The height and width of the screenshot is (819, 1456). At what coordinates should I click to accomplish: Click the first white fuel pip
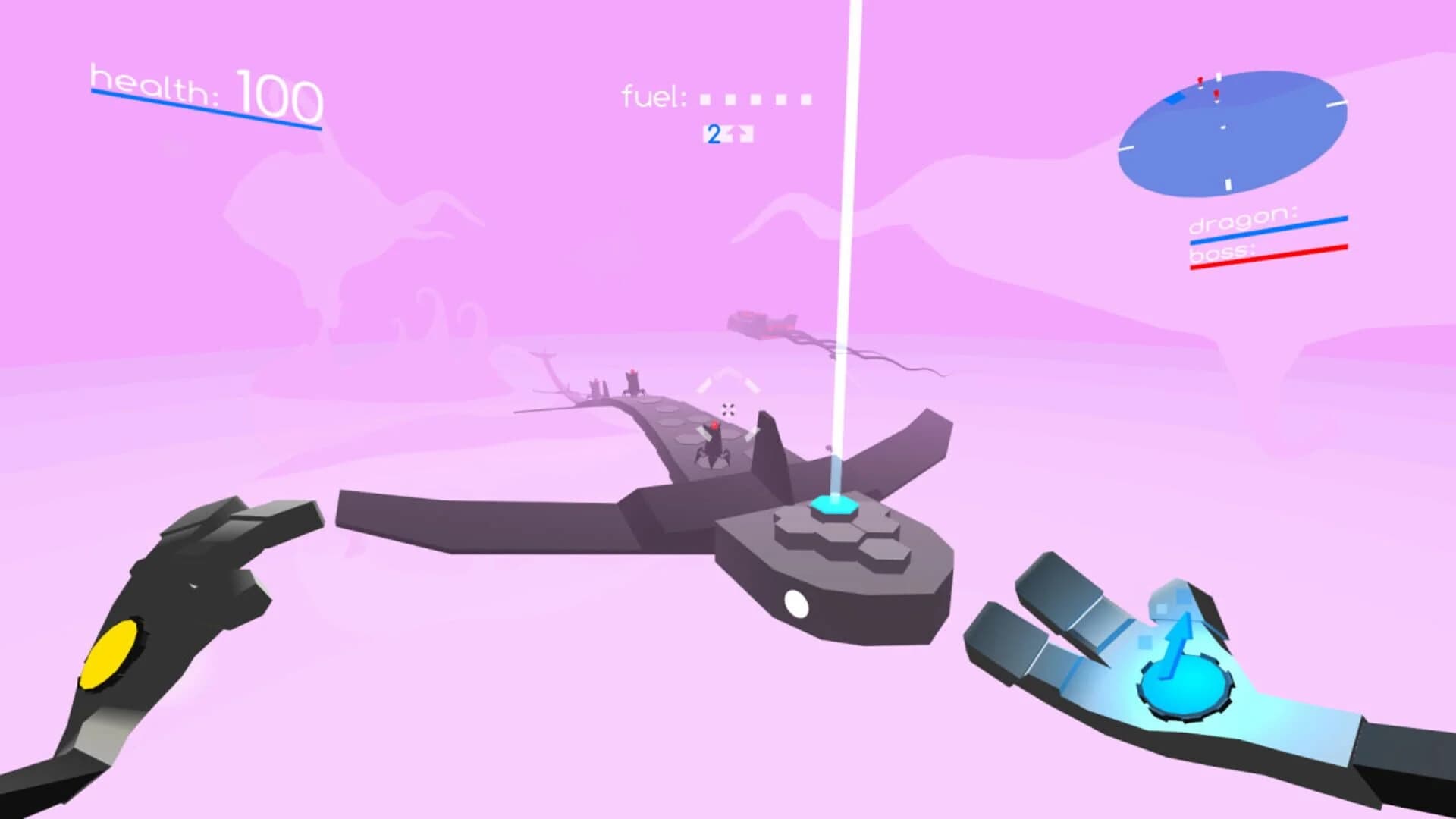[706, 97]
